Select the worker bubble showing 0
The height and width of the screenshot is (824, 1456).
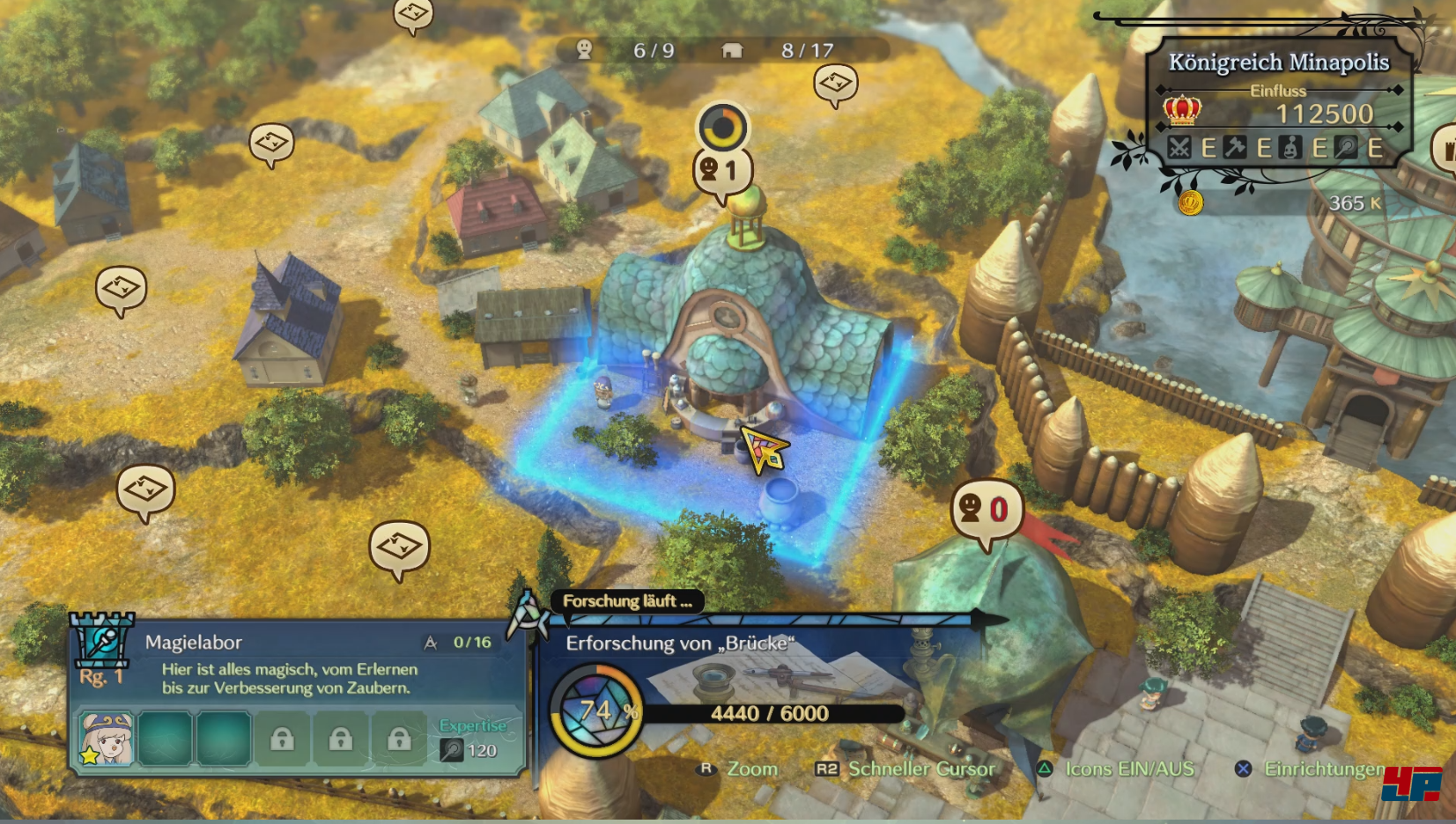pyautogui.click(x=987, y=509)
